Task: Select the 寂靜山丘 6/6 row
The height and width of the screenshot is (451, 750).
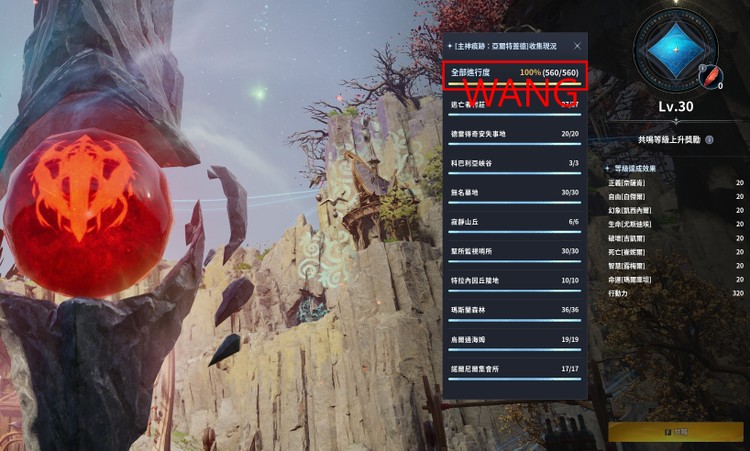Action: point(514,222)
